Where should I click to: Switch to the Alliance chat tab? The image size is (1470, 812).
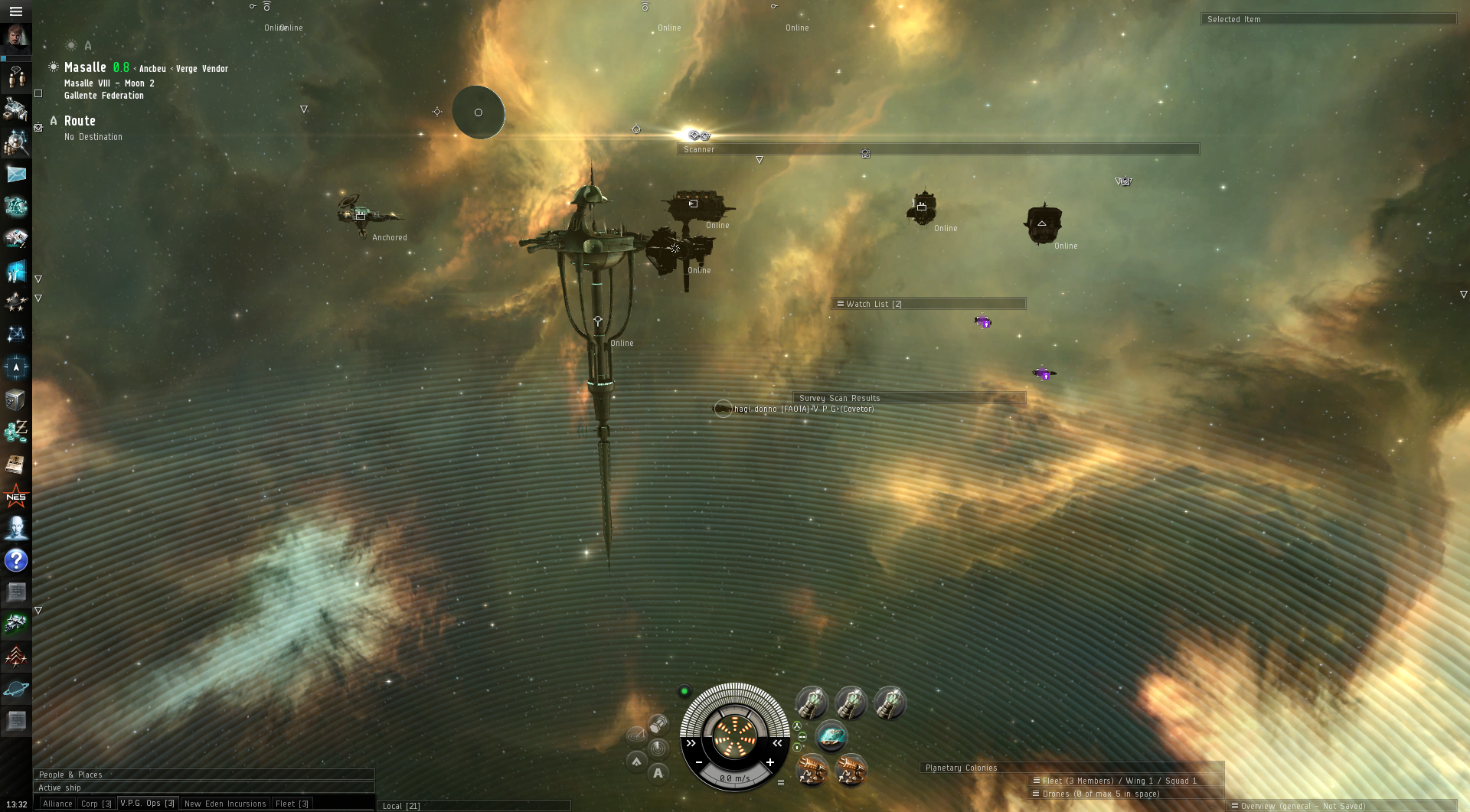[x=57, y=804]
